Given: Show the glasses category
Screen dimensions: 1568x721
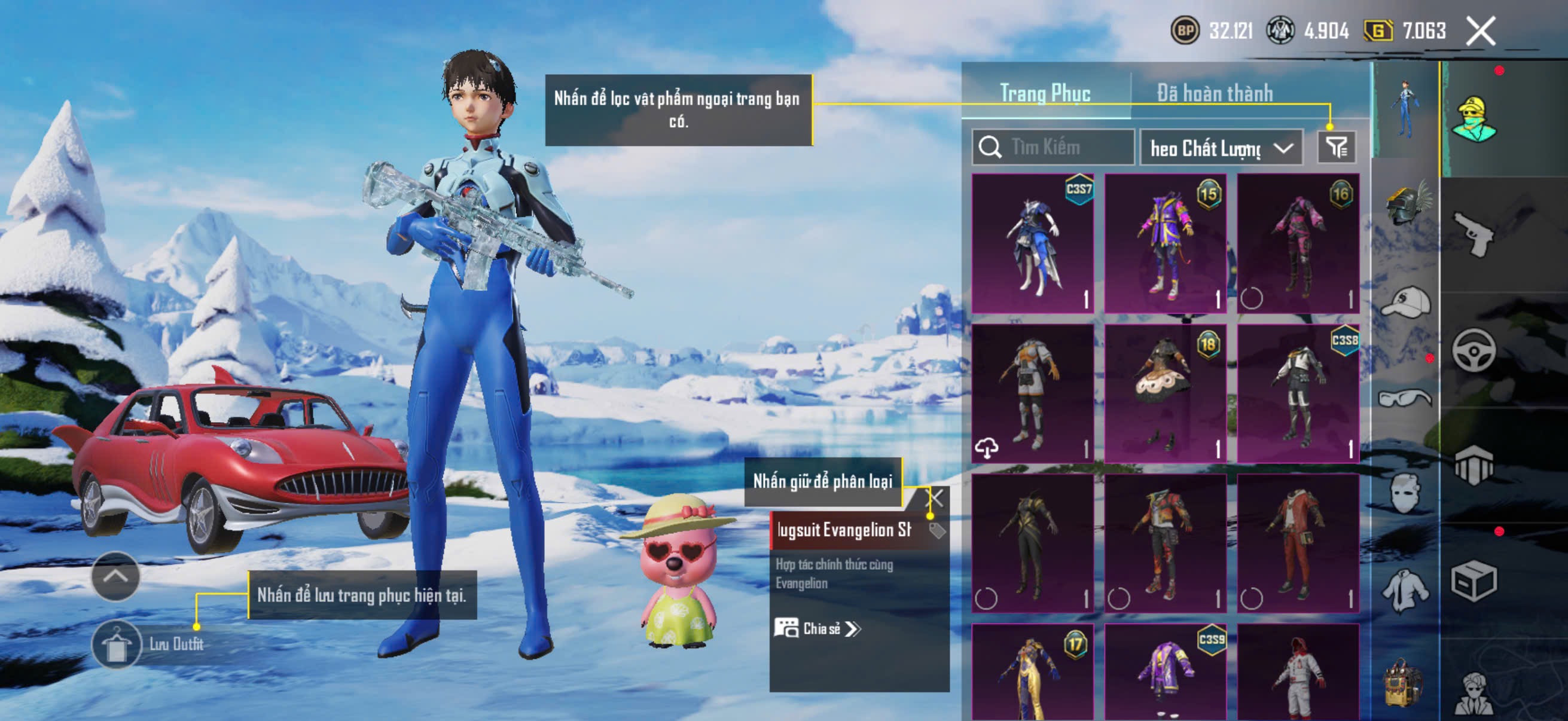Looking at the screenshot, I should tap(1405, 399).
